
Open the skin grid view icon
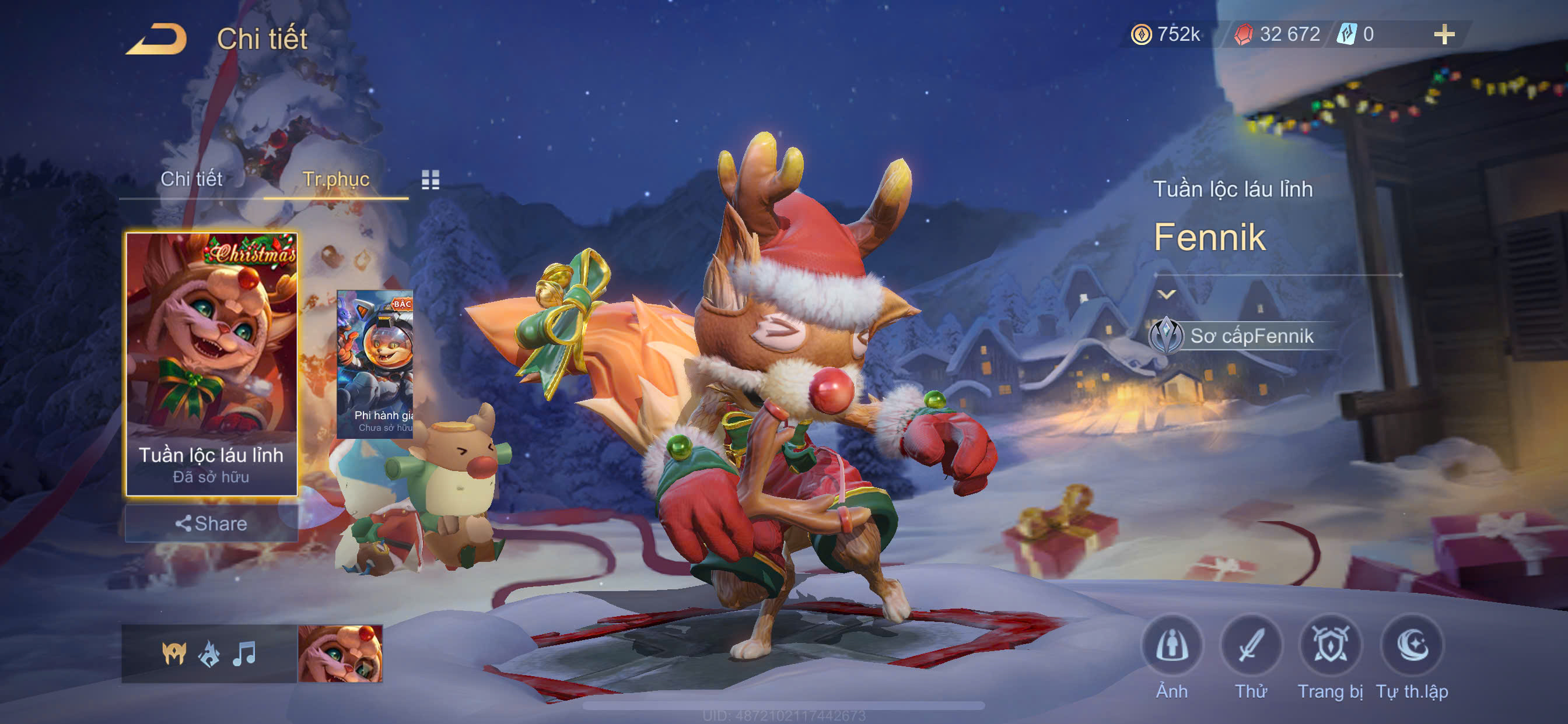(430, 180)
